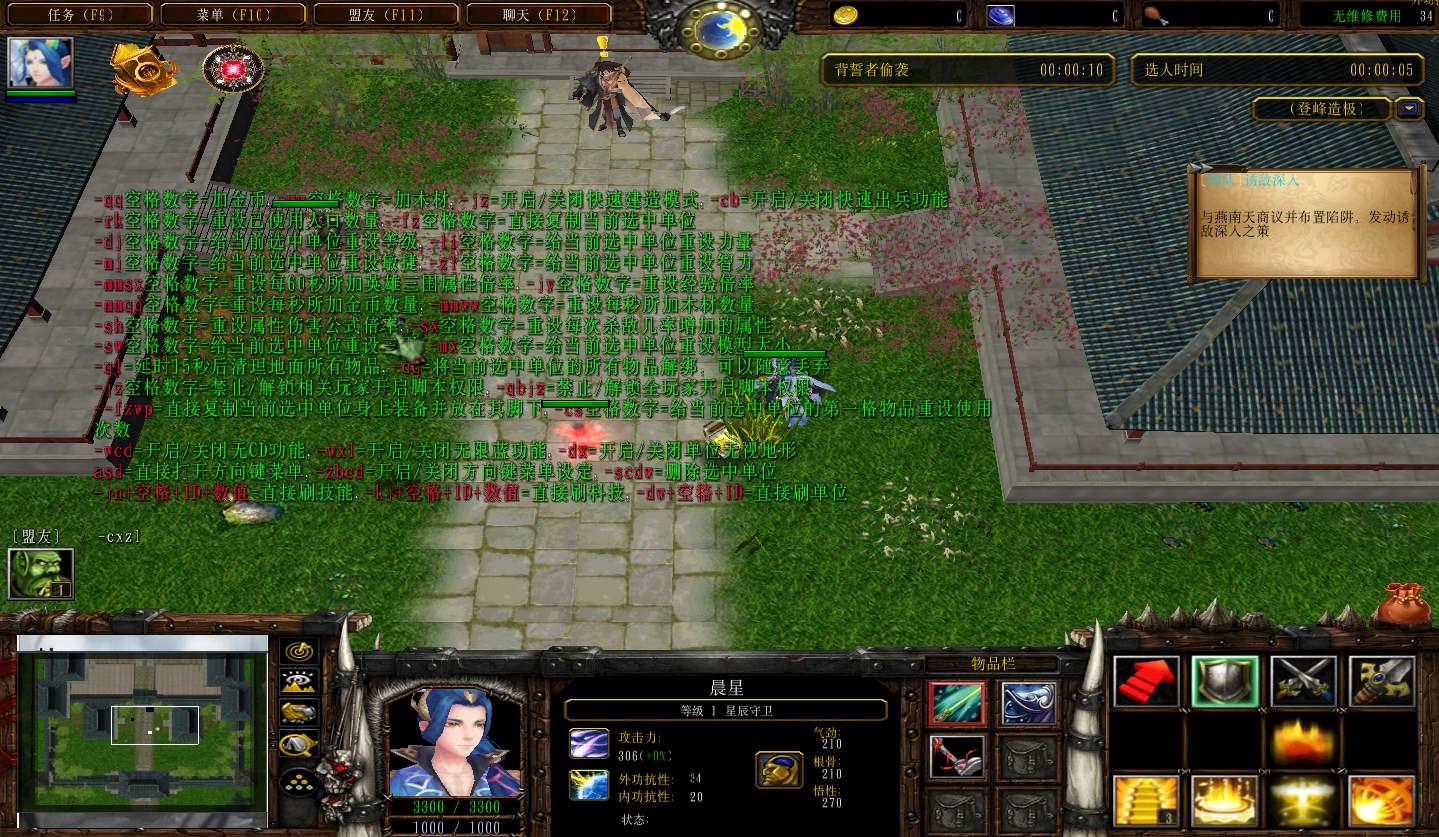1439x837 pixels.
Task: Click the 登峰造极 difficulty button
Action: click(1323, 109)
